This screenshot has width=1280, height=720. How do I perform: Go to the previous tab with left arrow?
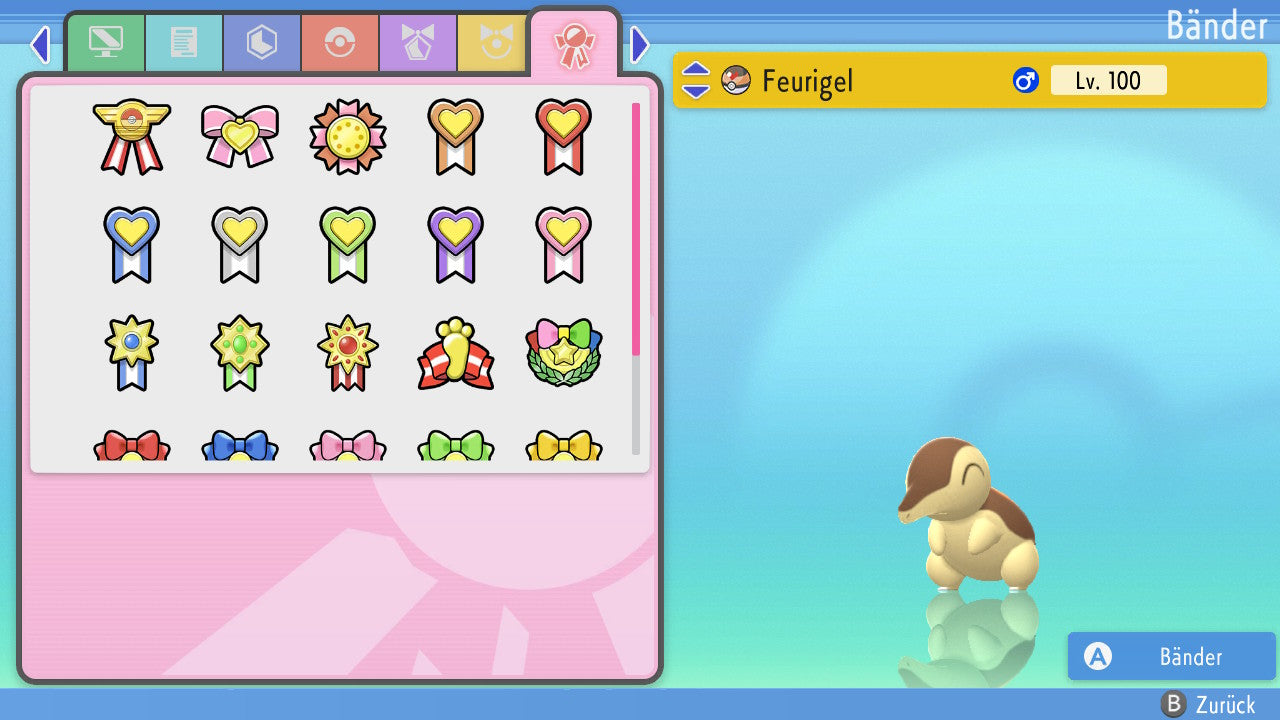click(x=40, y=44)
